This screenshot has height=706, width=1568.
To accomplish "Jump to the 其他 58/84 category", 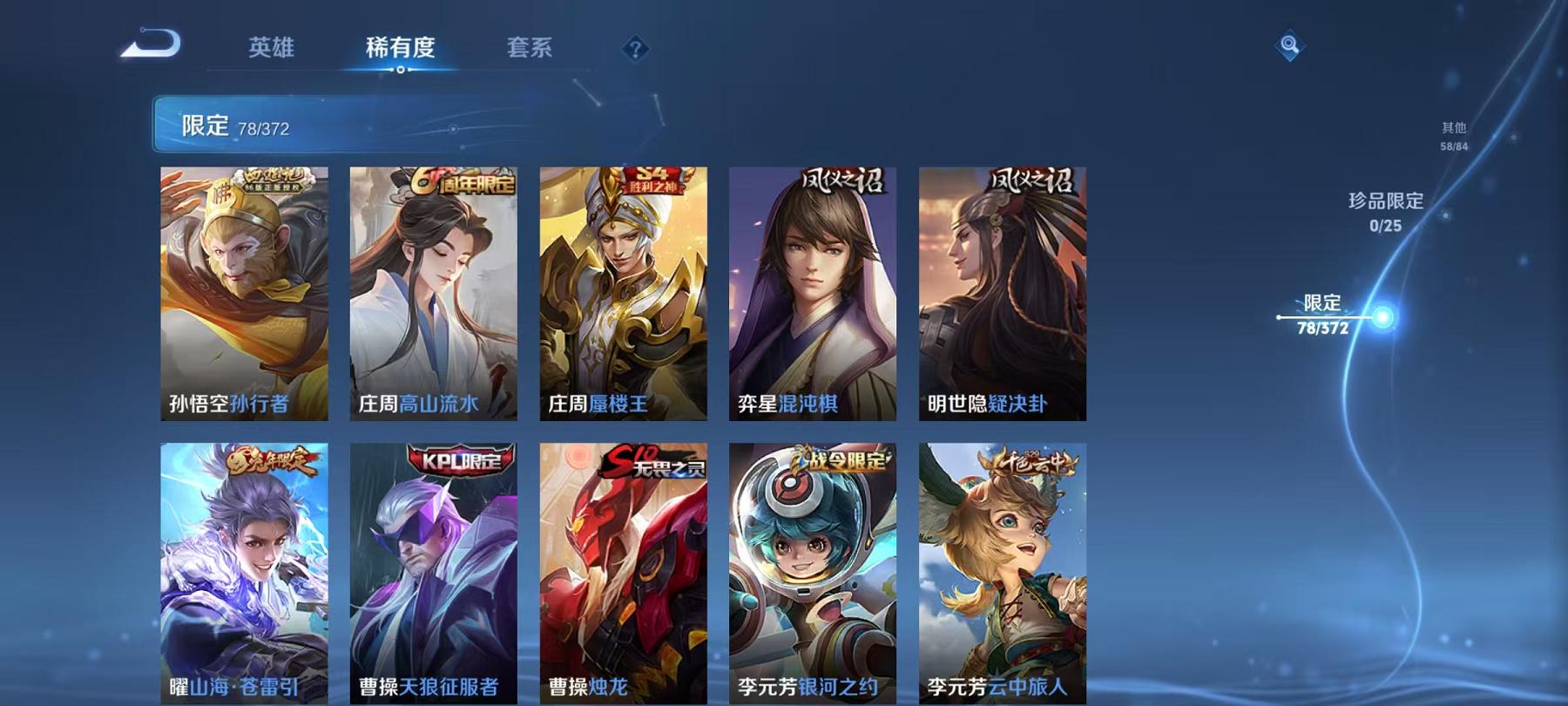I will point(1455,135).
